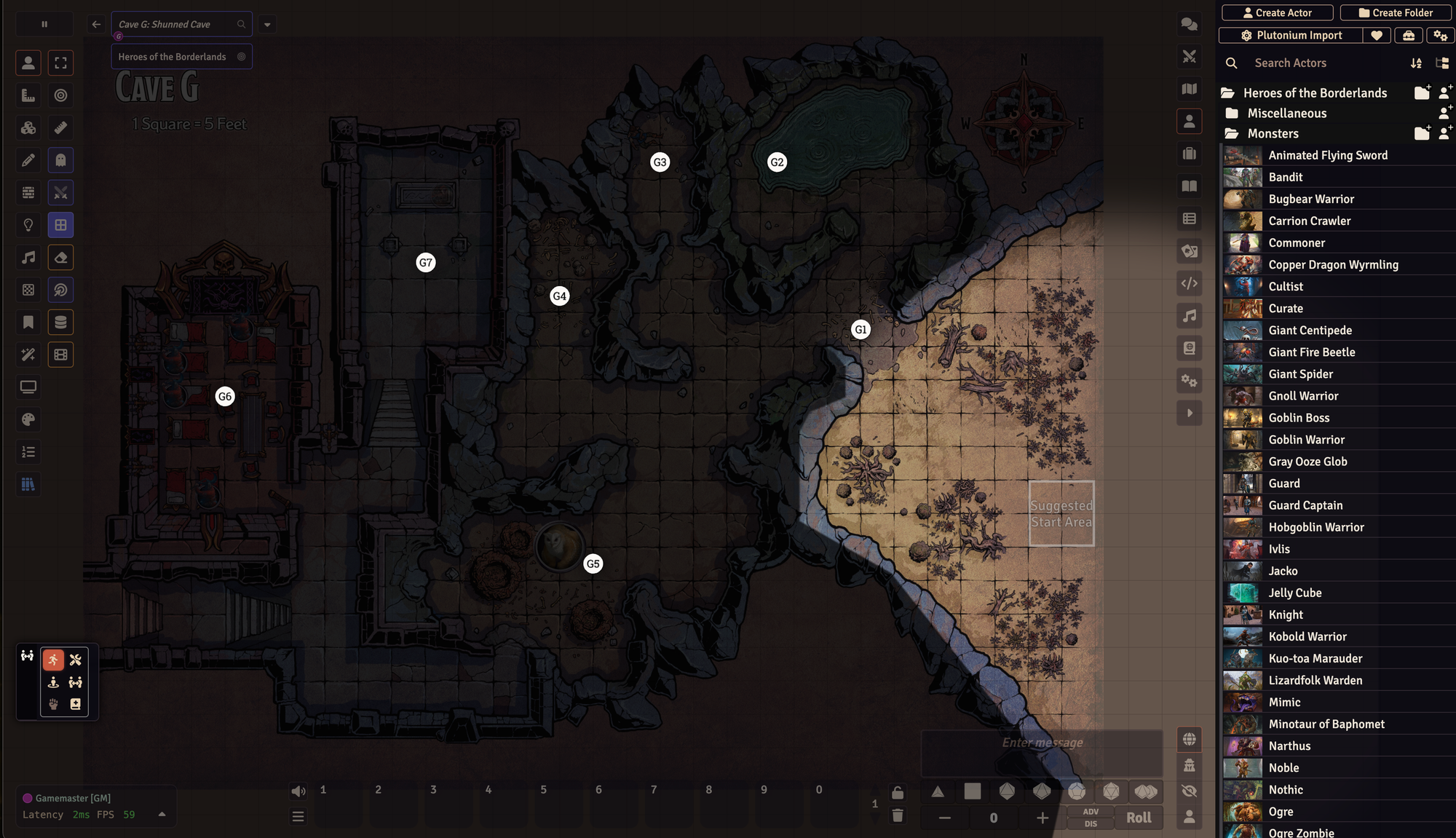1456x838 pixels.
Task: Open the Plutonium Import tool
Action: pyautogui.click(x=1291, y=35)
